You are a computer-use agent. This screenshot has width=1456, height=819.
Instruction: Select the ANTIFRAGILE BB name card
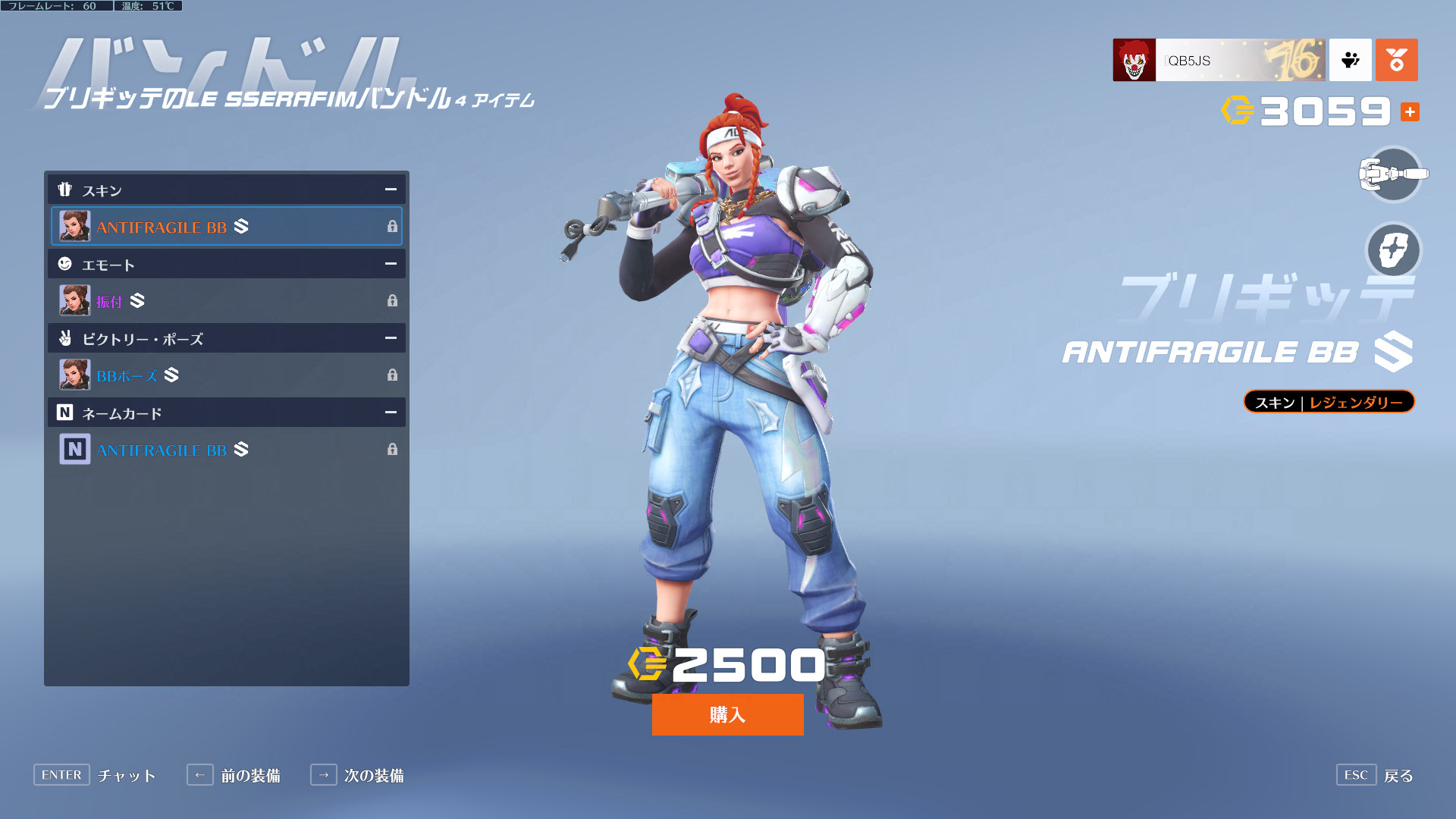click(226, 450)
